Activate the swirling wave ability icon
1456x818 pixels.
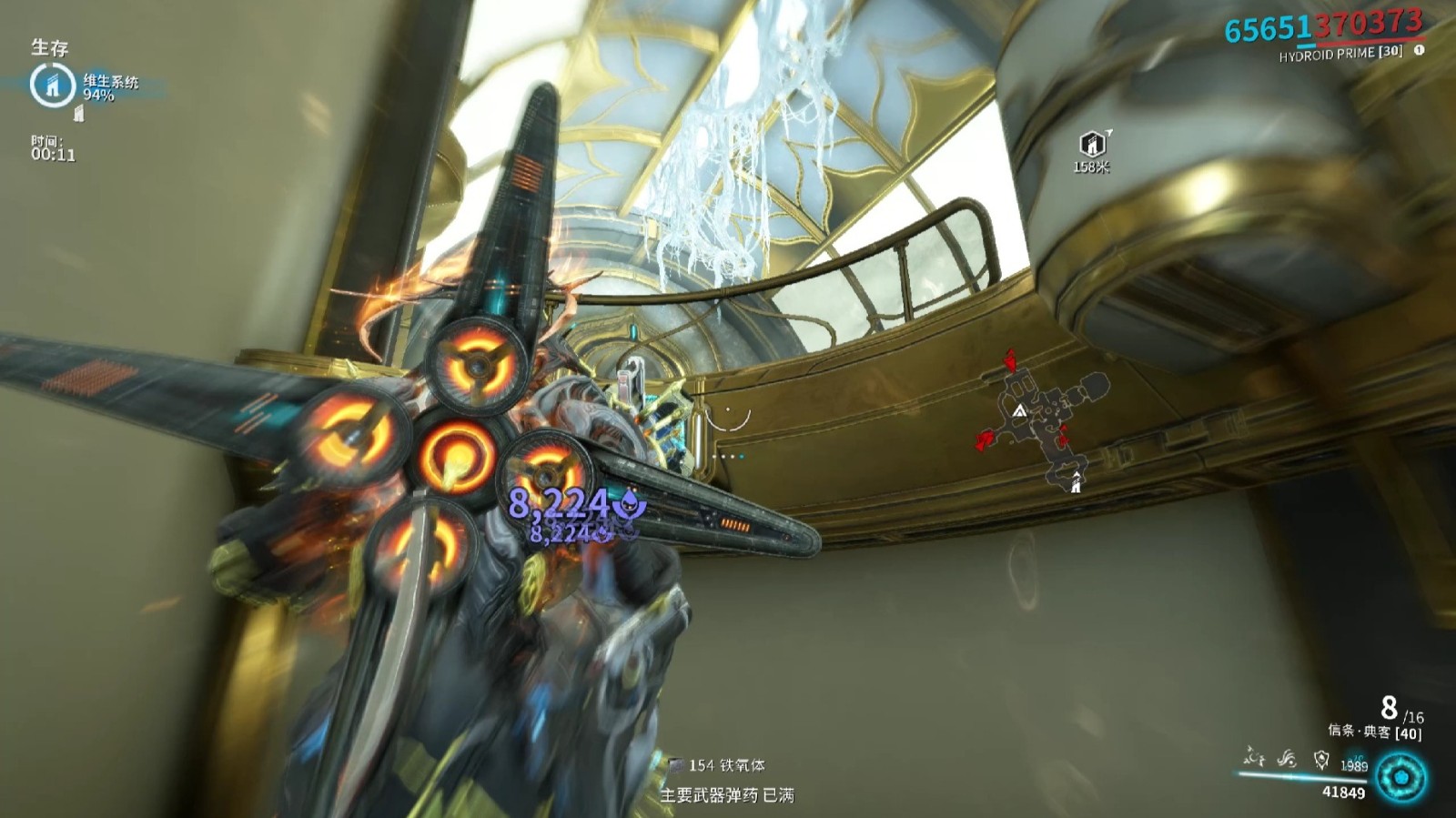[x=1287, y=758]
